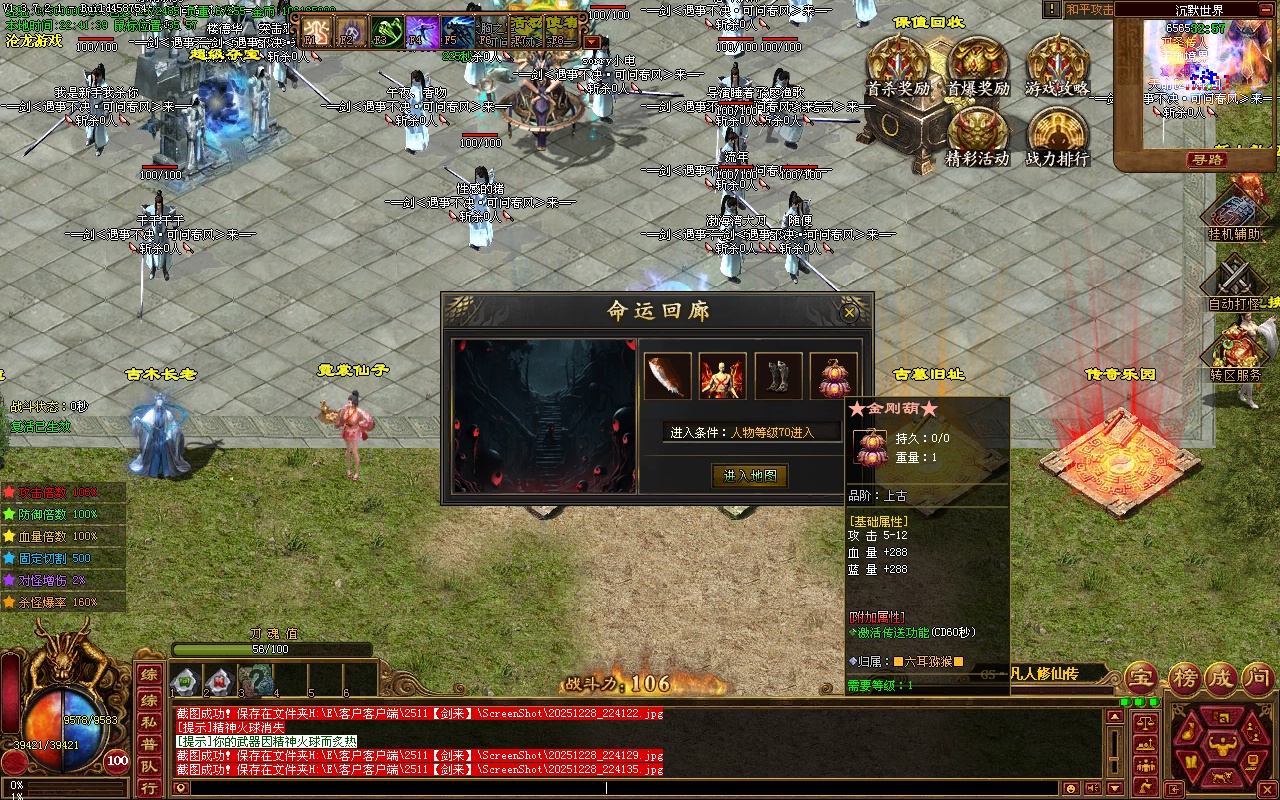
Task: Click the 进入地图 button
Action: (x=750, y=476)
